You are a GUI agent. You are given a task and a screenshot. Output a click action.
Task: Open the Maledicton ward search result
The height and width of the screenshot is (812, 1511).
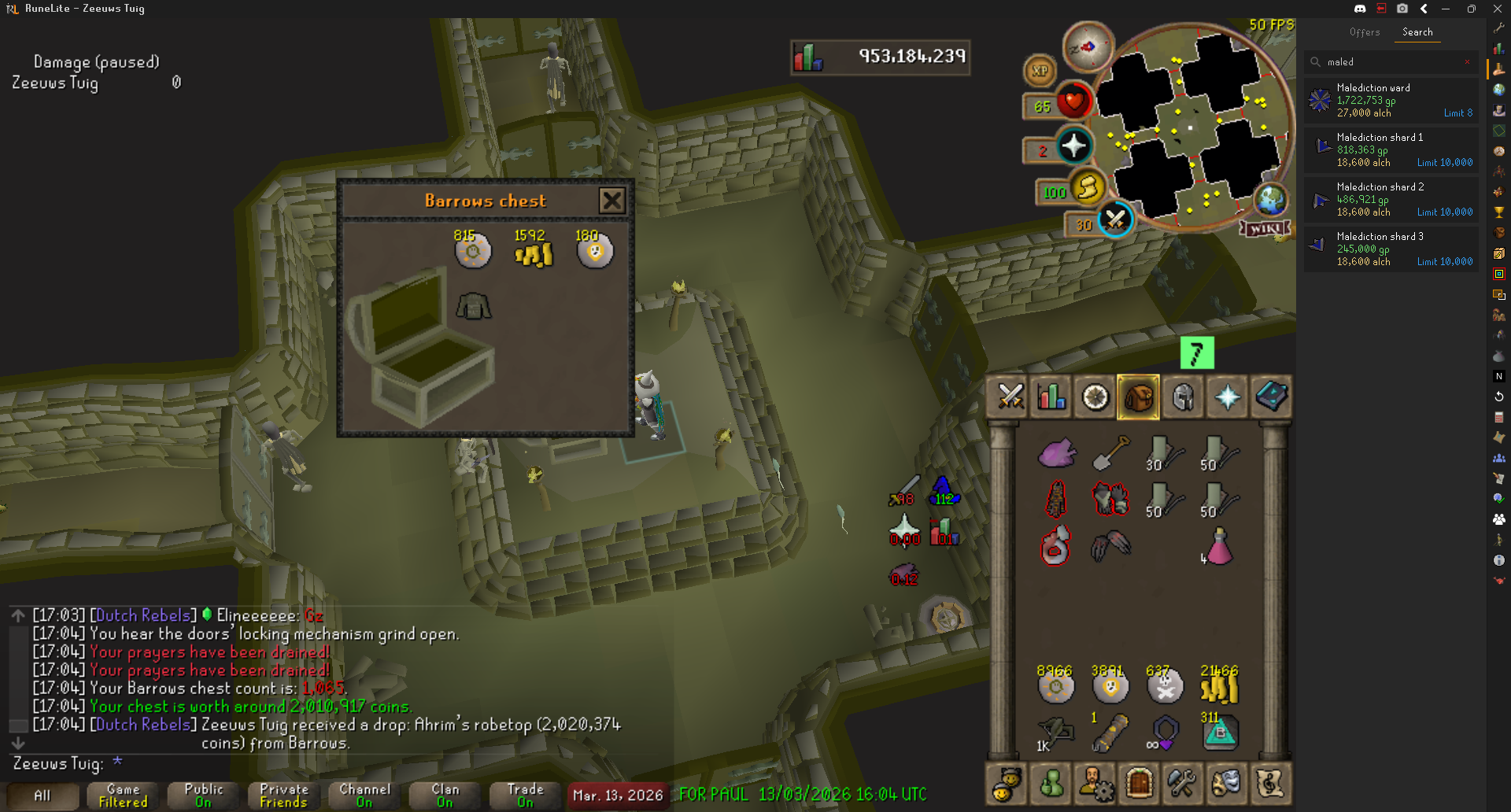point(1391,100)
